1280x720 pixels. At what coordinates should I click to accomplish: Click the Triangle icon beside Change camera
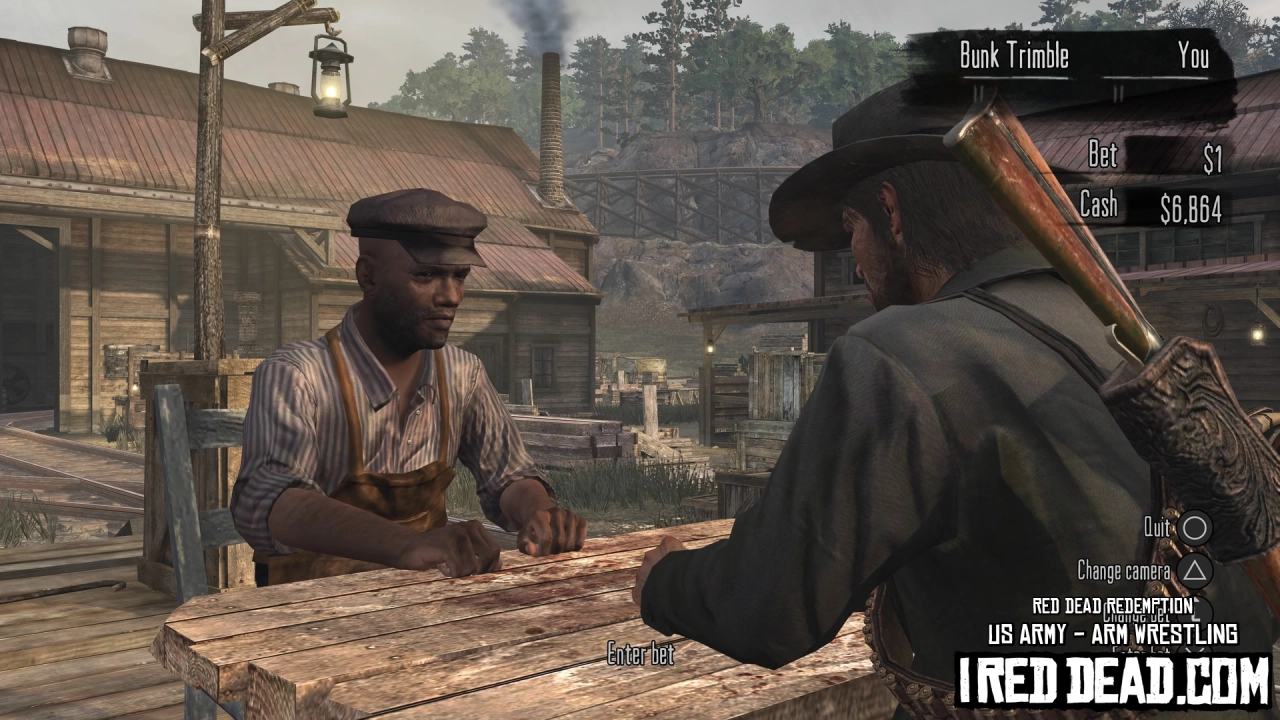pos(1193,570)
